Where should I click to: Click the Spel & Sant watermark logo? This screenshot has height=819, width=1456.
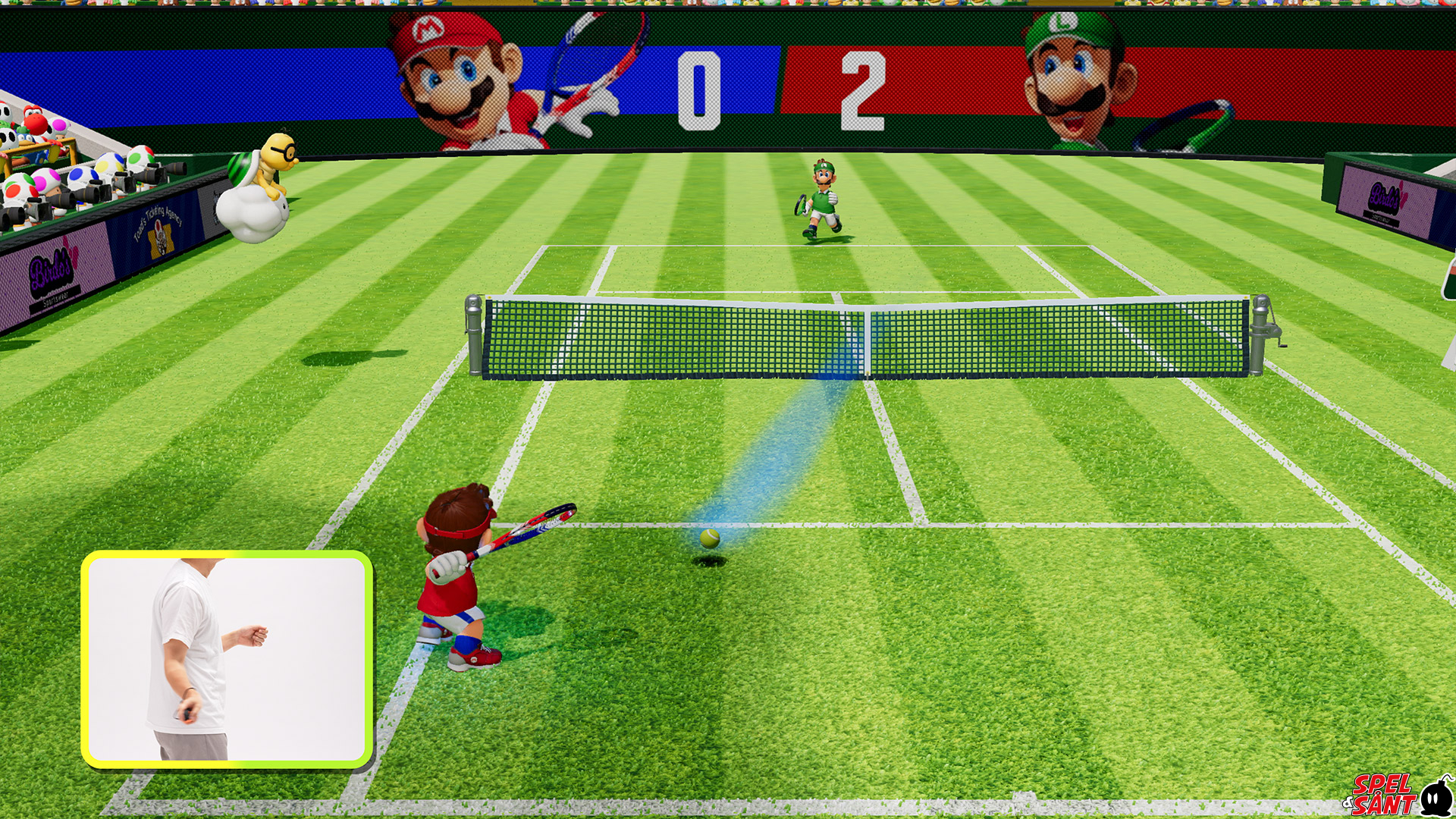1396,795
